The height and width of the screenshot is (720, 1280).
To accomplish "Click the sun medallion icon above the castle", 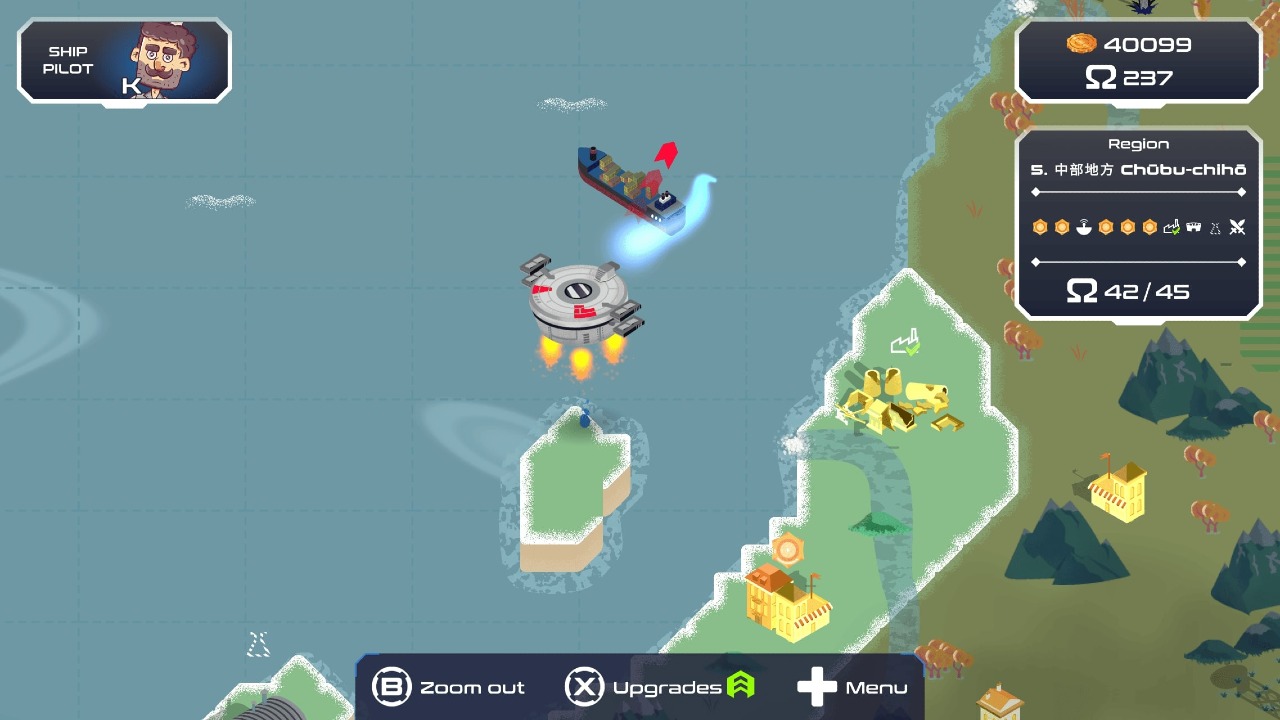I will pos(789,549).
